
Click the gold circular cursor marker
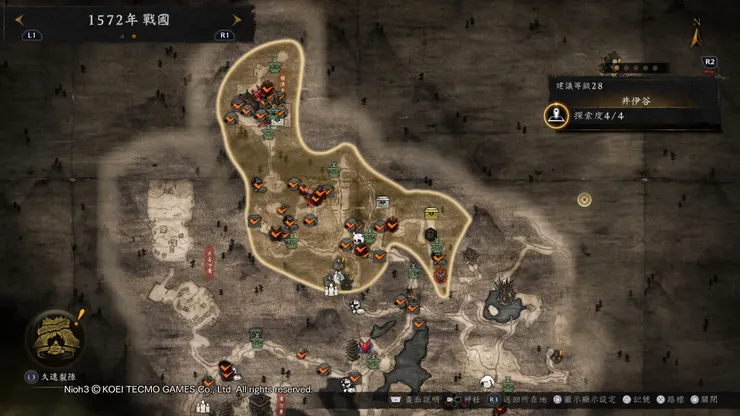pos(584,199)
